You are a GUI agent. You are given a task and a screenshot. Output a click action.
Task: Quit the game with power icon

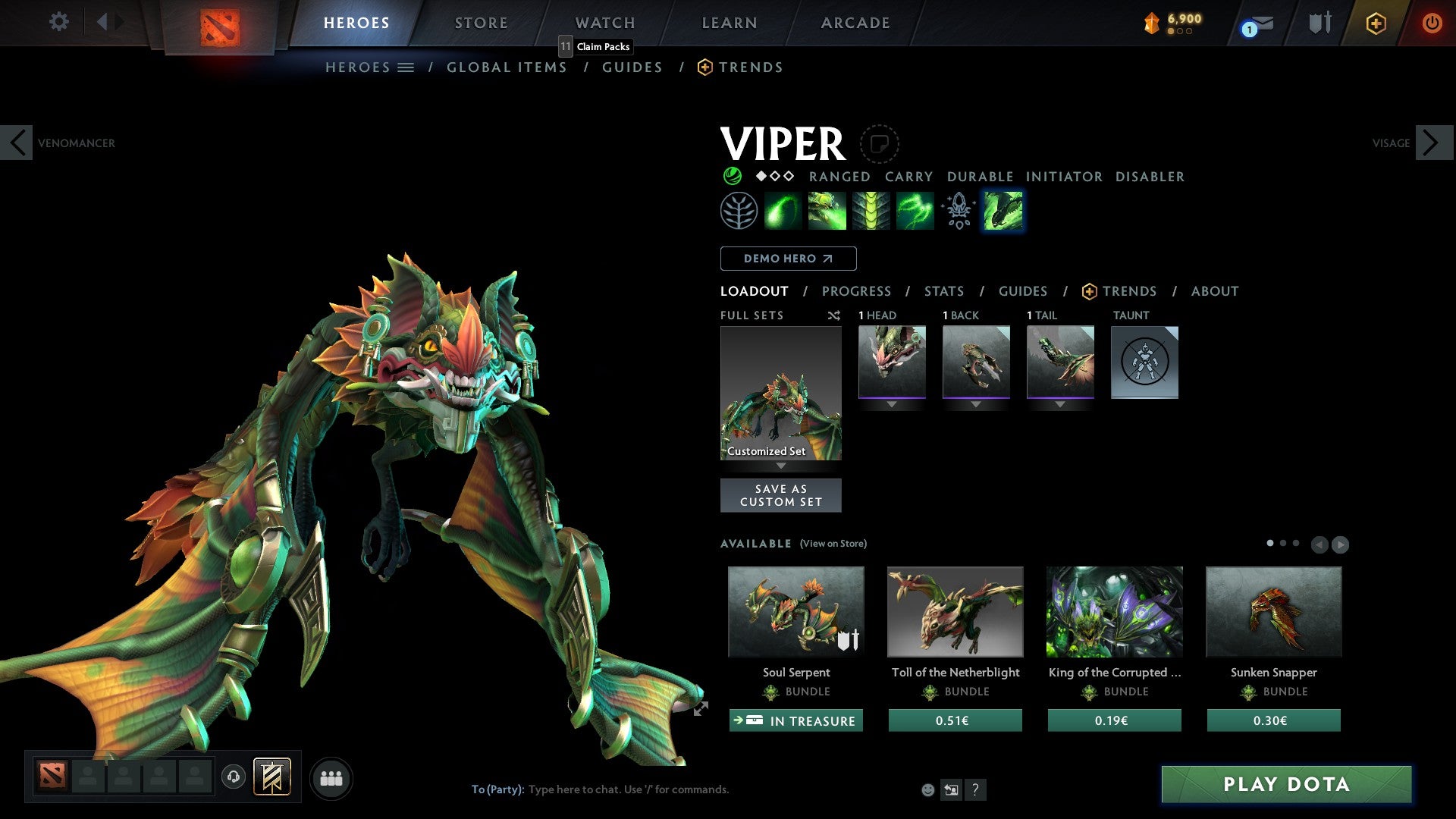1432,23
